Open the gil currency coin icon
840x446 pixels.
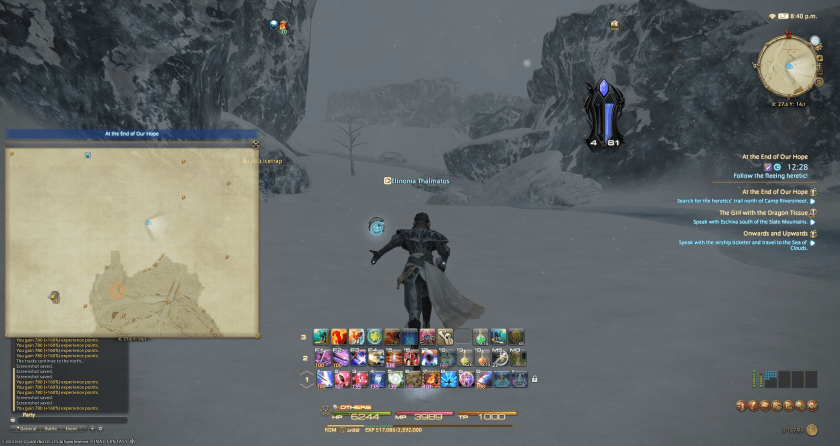coord(814,429)
